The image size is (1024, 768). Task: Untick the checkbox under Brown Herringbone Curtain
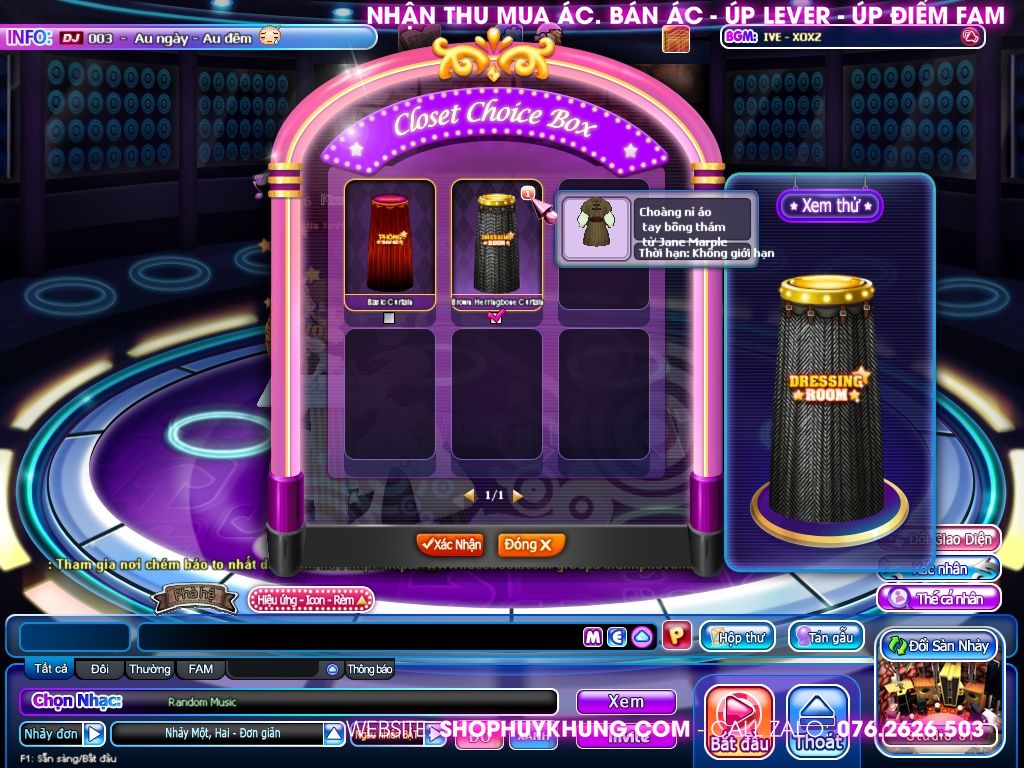(496, 318)
